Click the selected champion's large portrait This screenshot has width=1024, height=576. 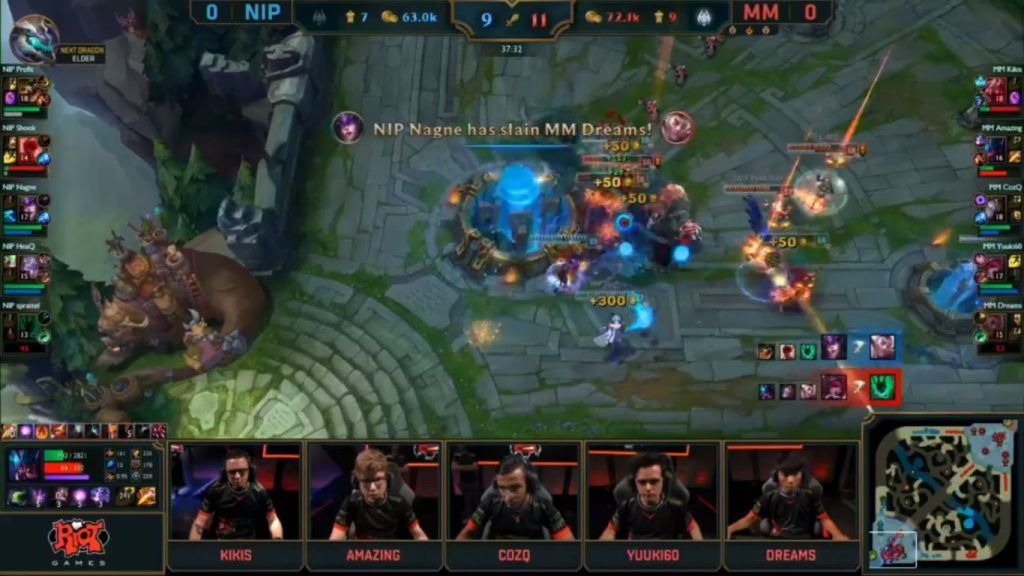[25, 466]
